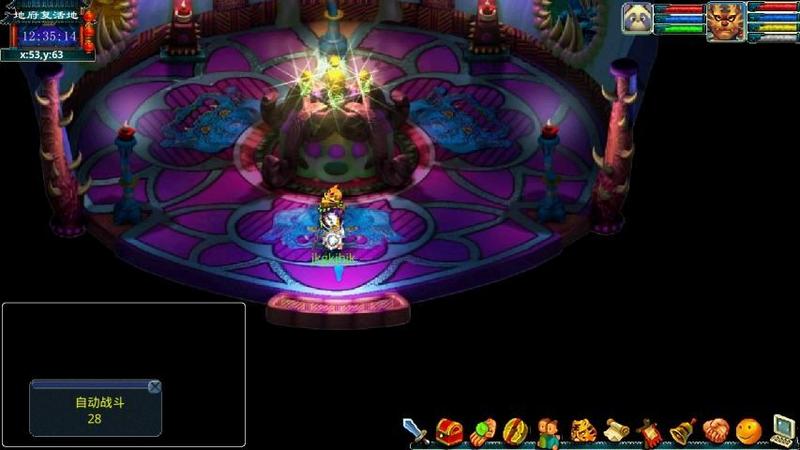This screenshot has width=800, height=450.
Task: Click the tiger pet icon
Action: [x=582, y=431]
